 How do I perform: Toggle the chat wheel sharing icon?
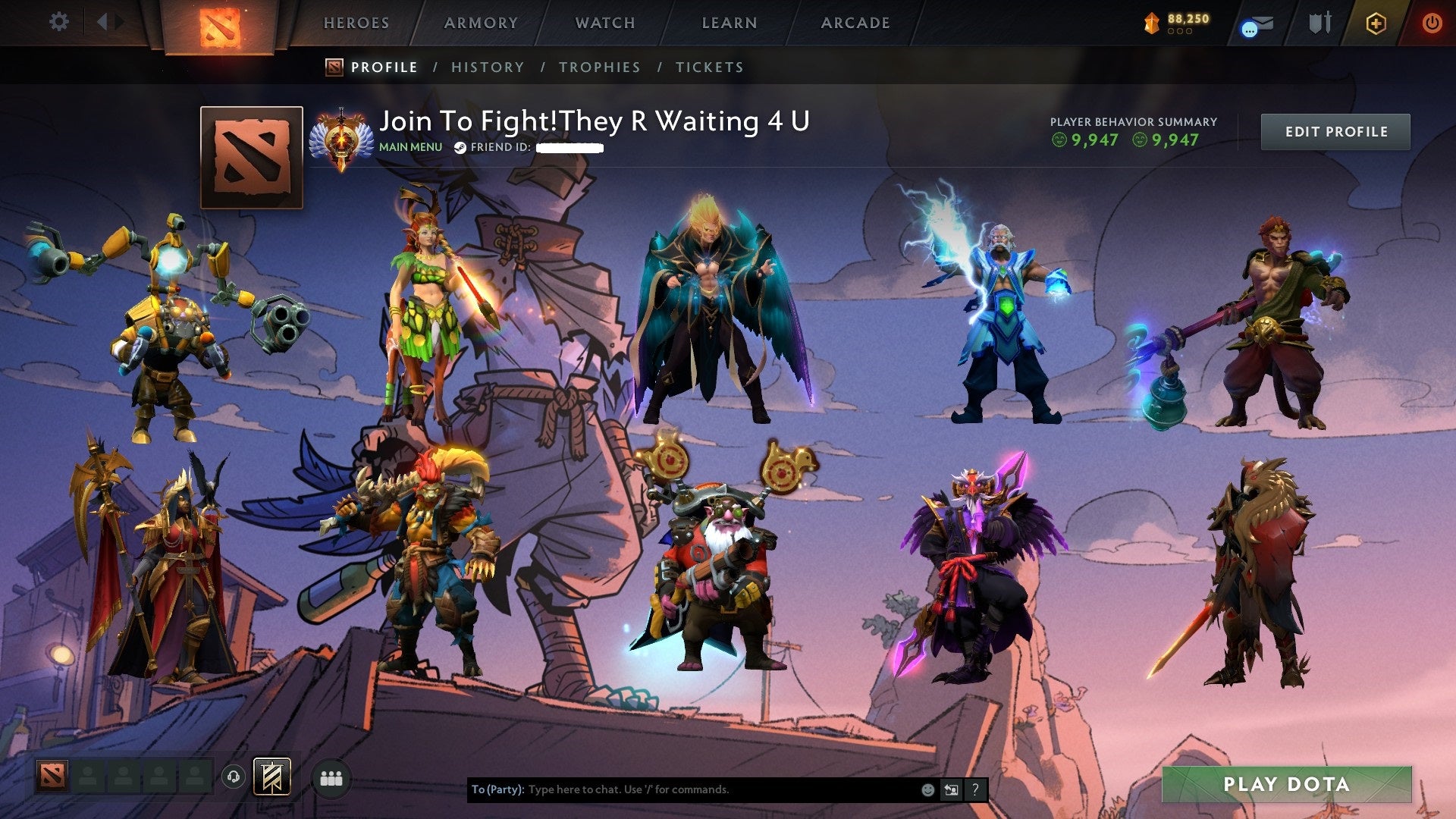[950, 789]
